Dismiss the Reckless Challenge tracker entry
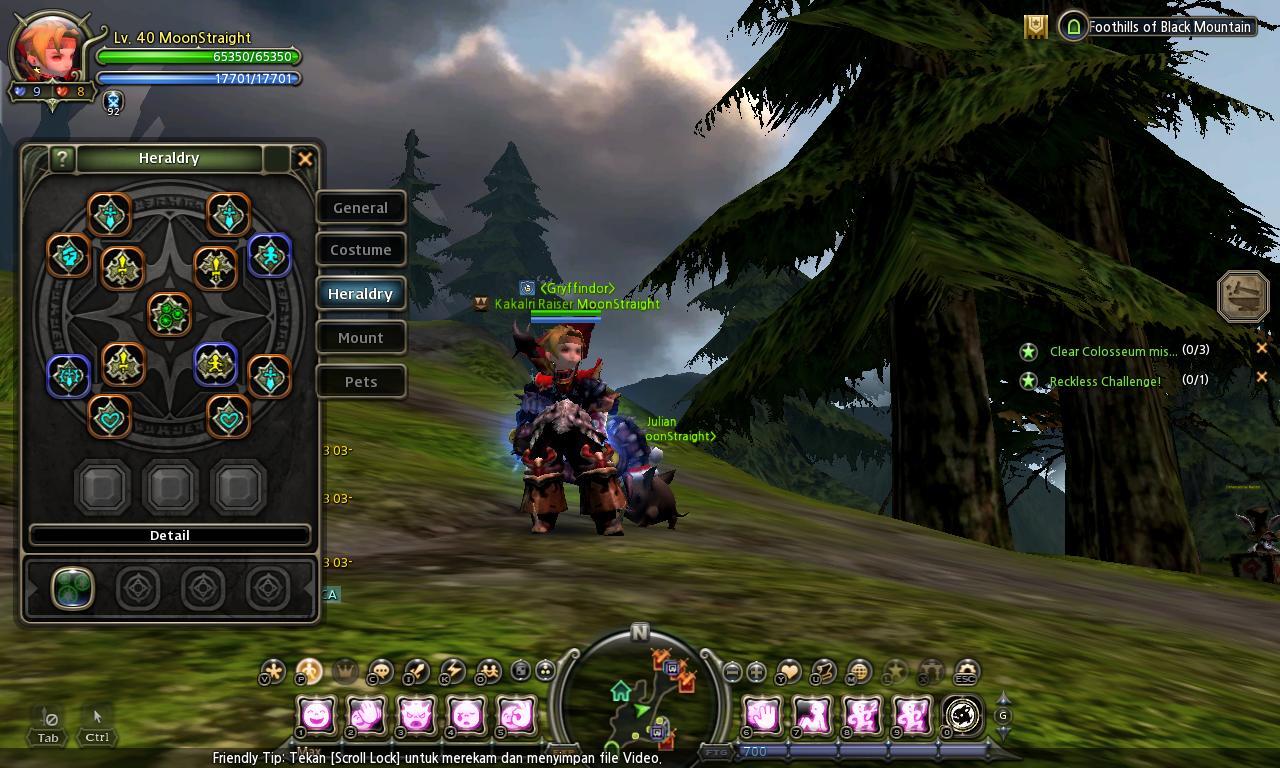 [x=1261, y=377]
